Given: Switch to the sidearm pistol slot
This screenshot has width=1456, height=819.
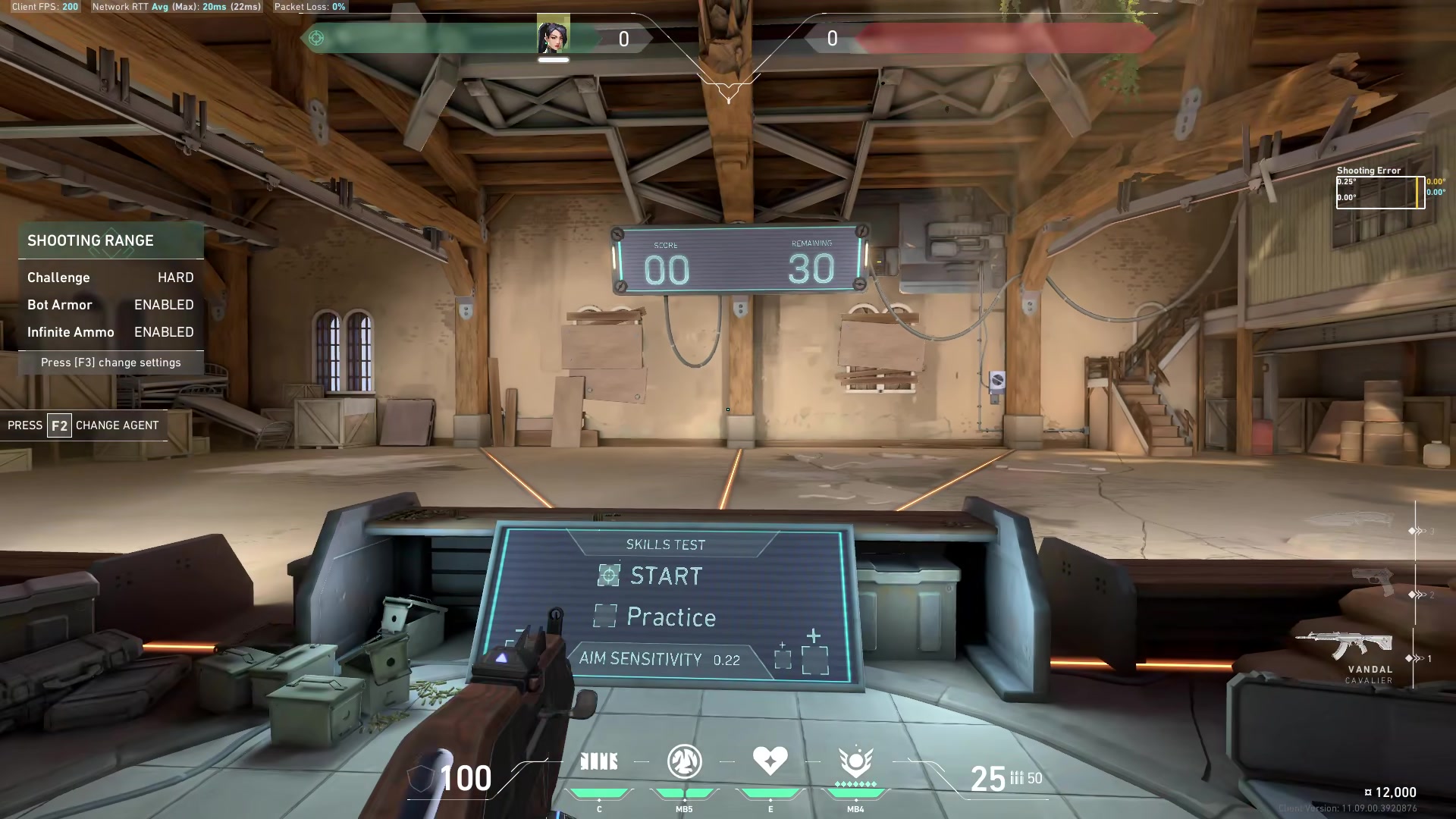Looking at the screenshot, I should coord(1373,582).
